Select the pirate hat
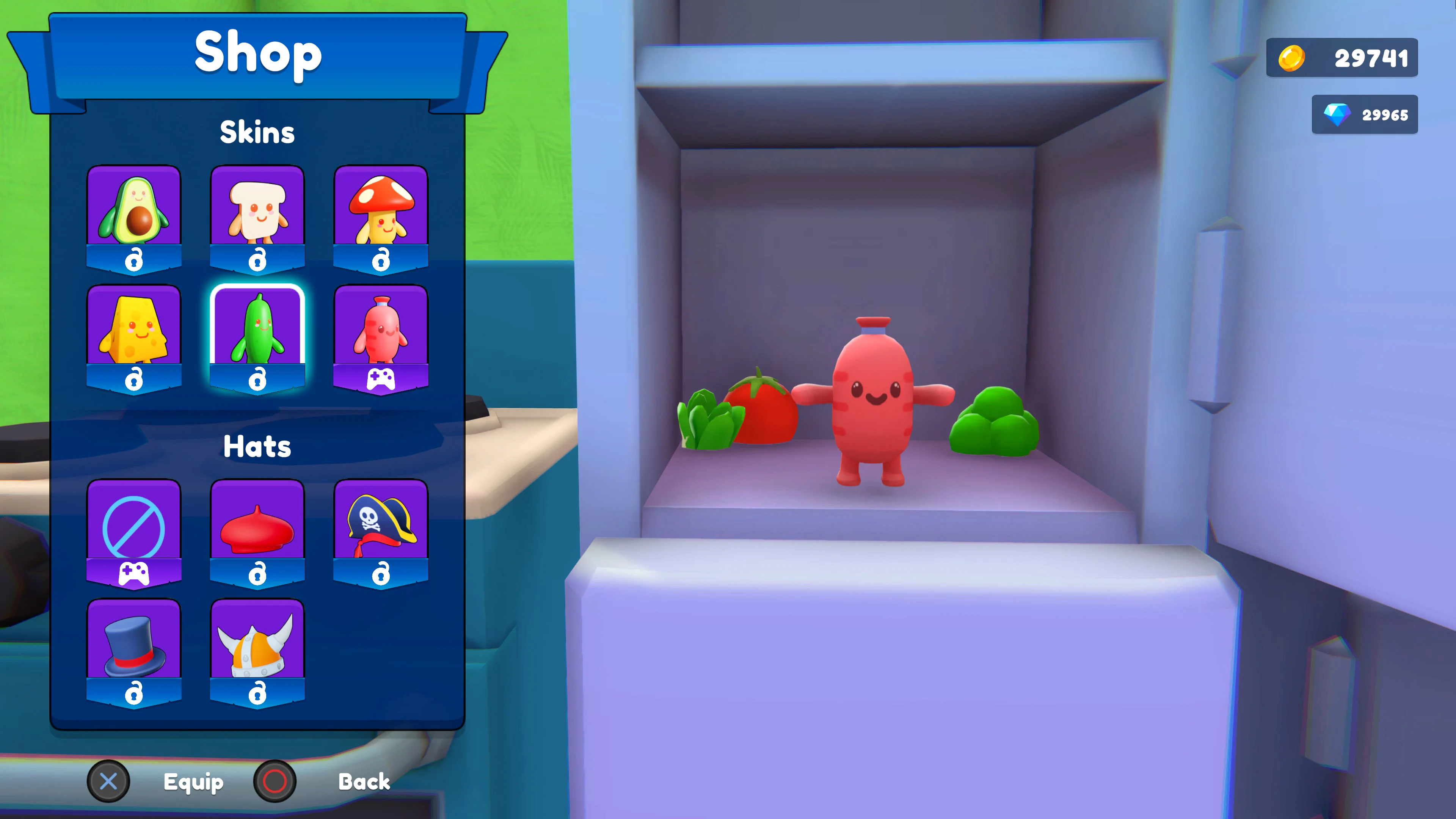1456x819 pixels. point(381,526)
